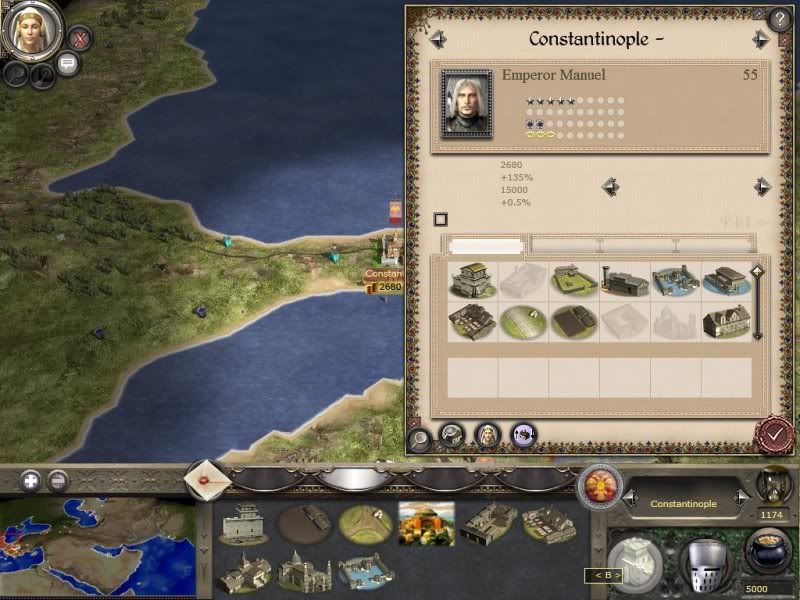The width and height of the screenshot is (800, 600).
Task: Tick the small checkbox in the settlement scroll
Action: tap(440, 219)
